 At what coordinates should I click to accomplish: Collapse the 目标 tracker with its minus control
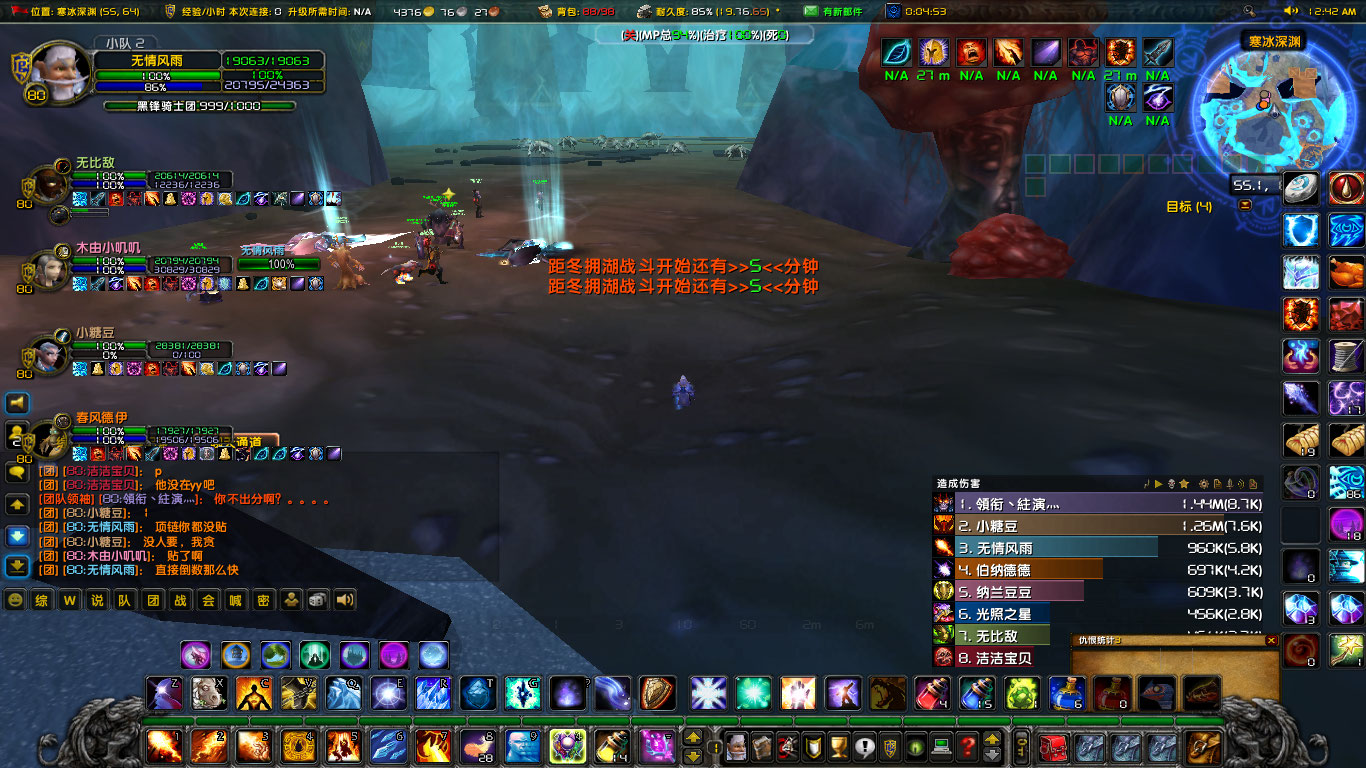pyautogui.click(x=1245, y=205)
